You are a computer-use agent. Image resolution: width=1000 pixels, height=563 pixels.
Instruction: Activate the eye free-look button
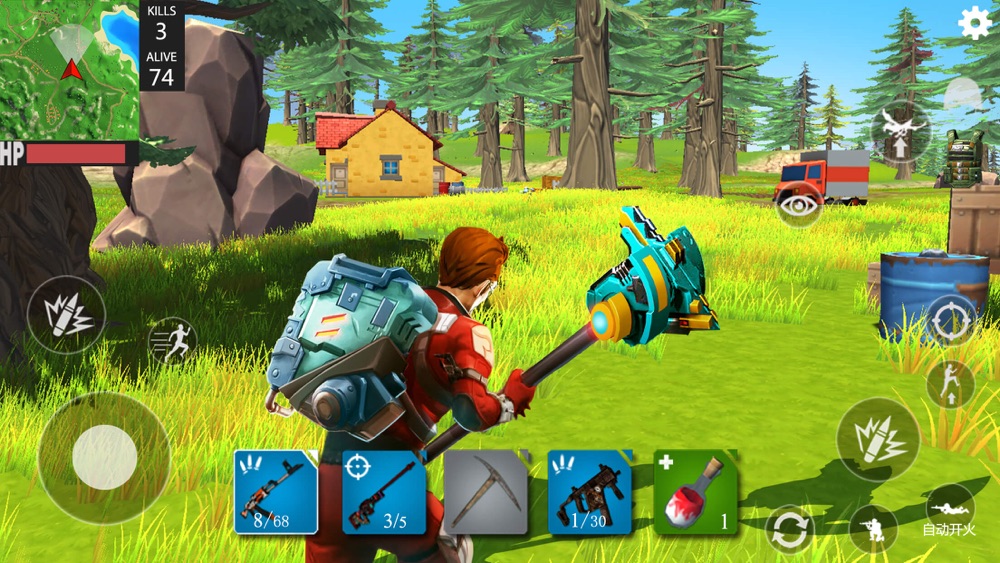tap(798, 206)
